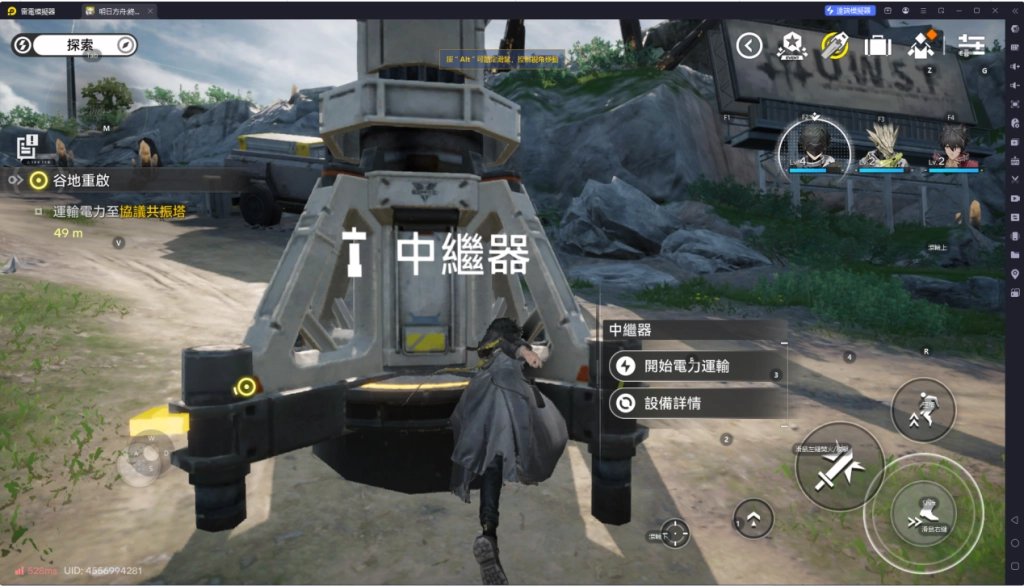Close the emulator window
Image resolution: width=1024 pixels, height=586 pixels.
click(x=1011, y=10)
